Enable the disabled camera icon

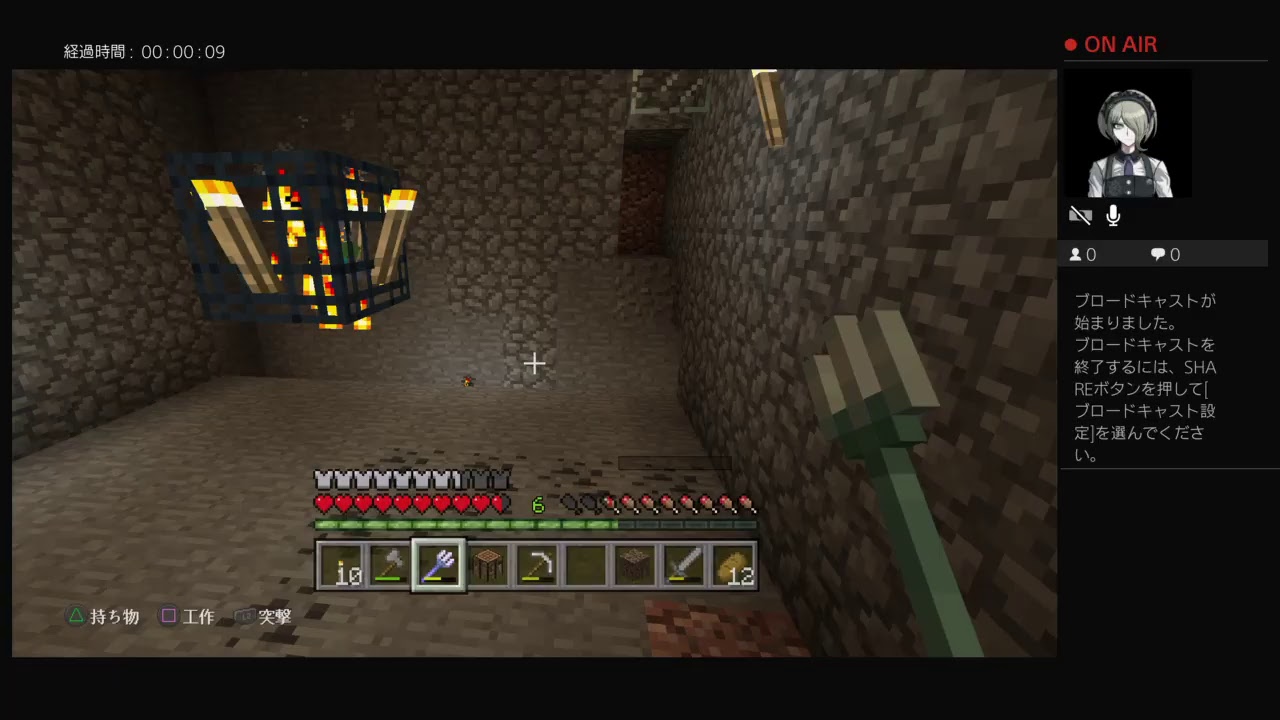tap(1080, 214)
